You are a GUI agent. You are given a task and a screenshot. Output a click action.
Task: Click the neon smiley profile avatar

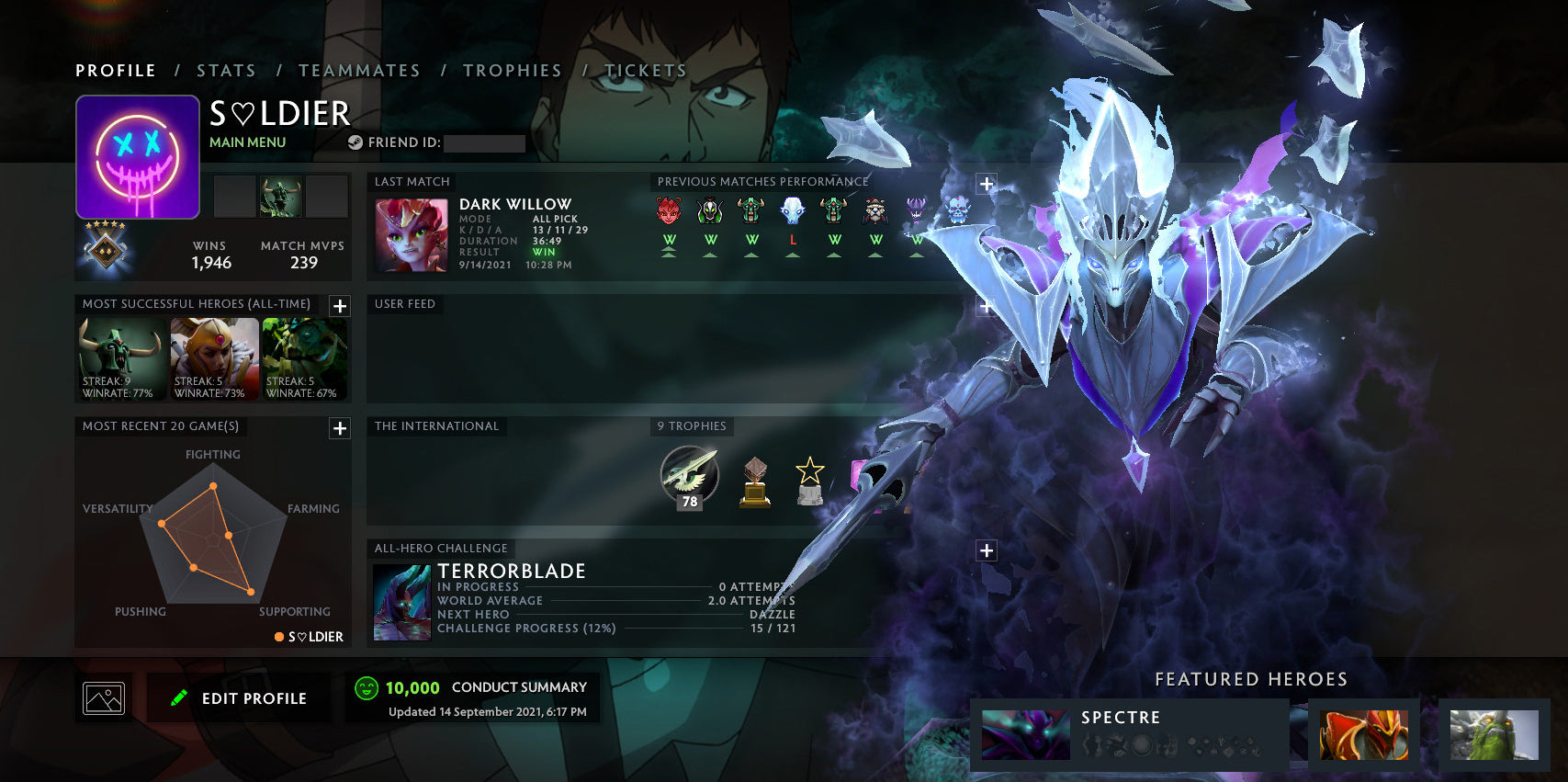tap(138, 157)
